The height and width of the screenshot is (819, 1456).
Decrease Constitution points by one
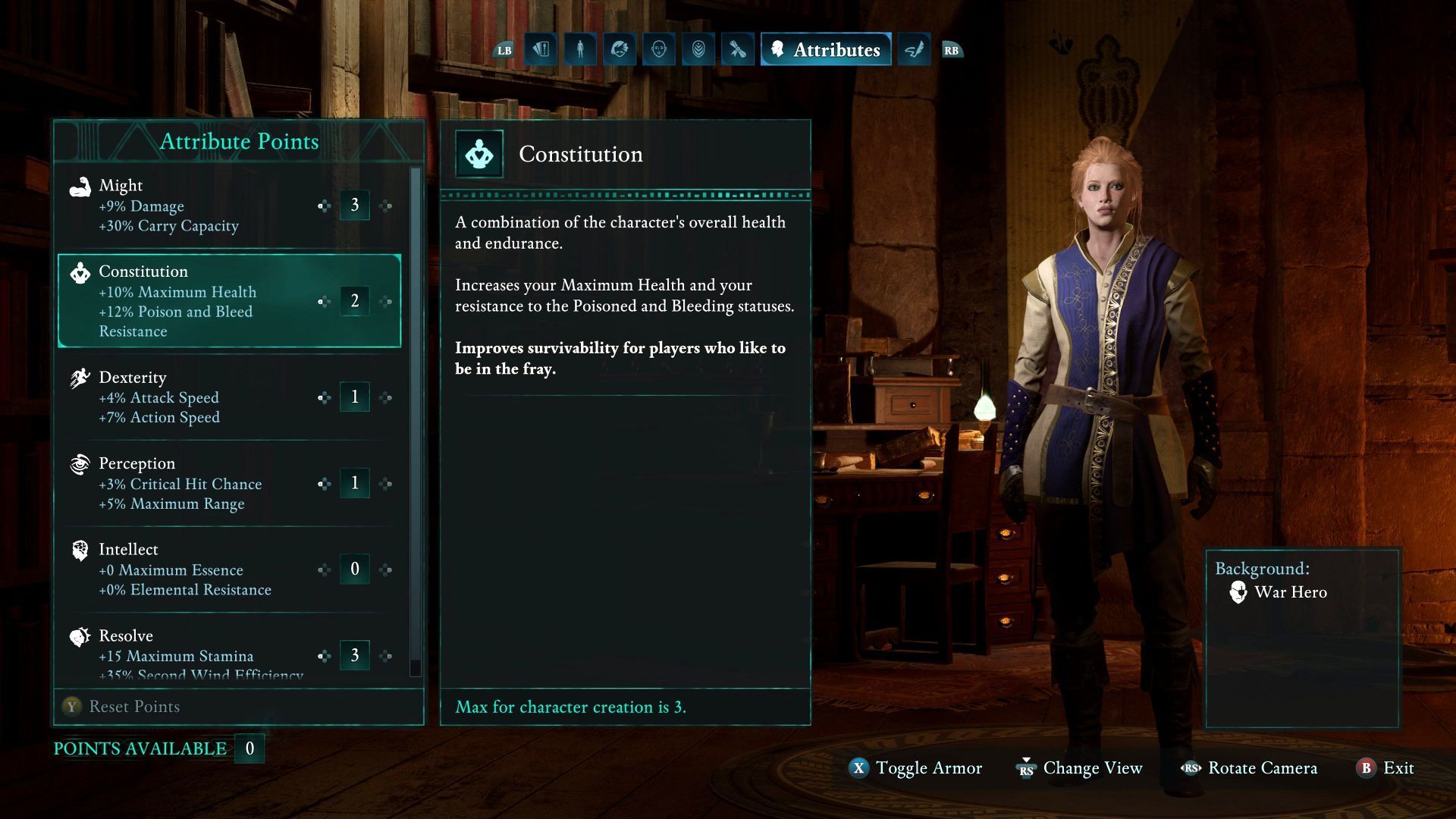324,301
